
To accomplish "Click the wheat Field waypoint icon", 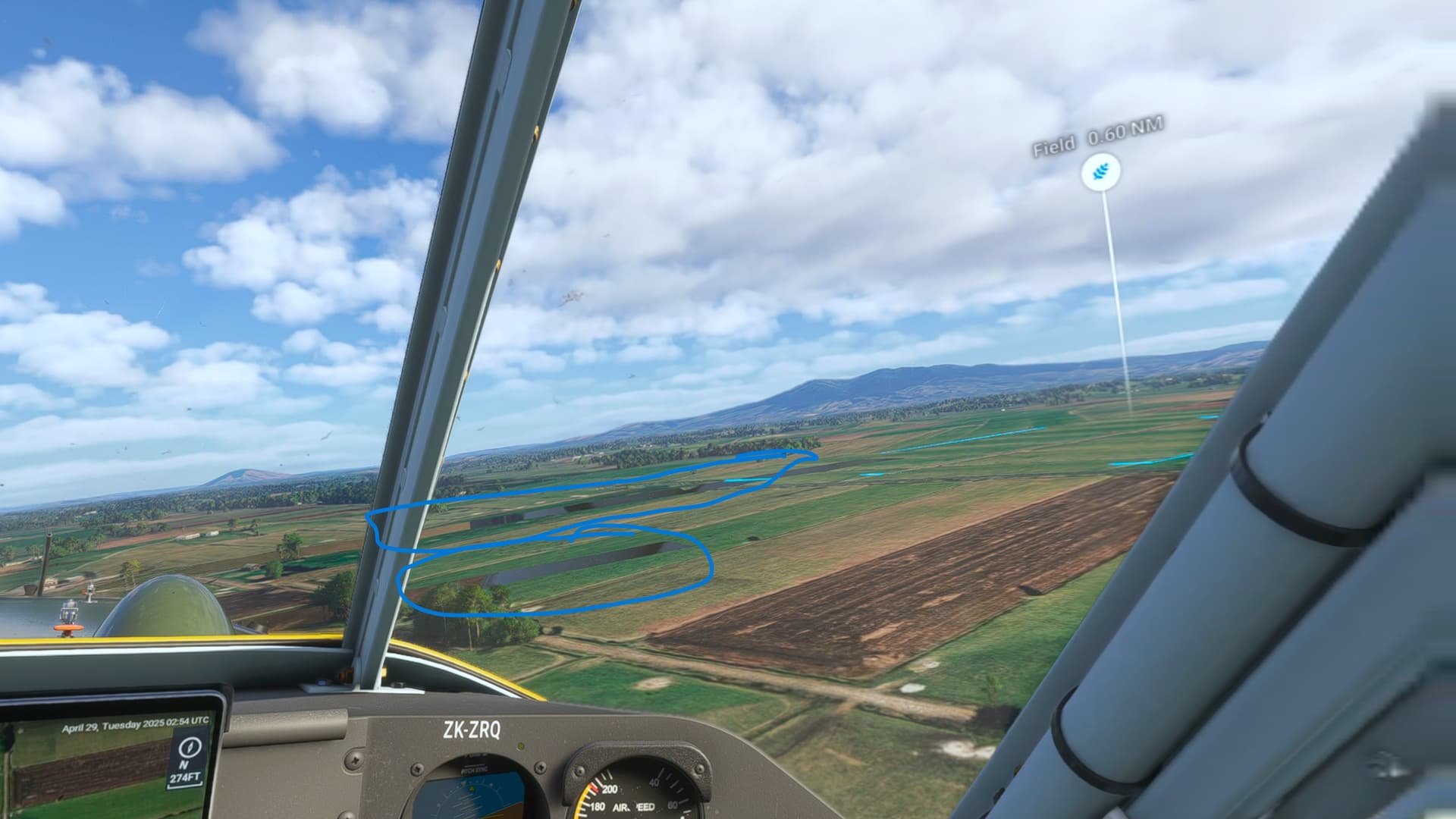I will click(x=1101, y=172).
